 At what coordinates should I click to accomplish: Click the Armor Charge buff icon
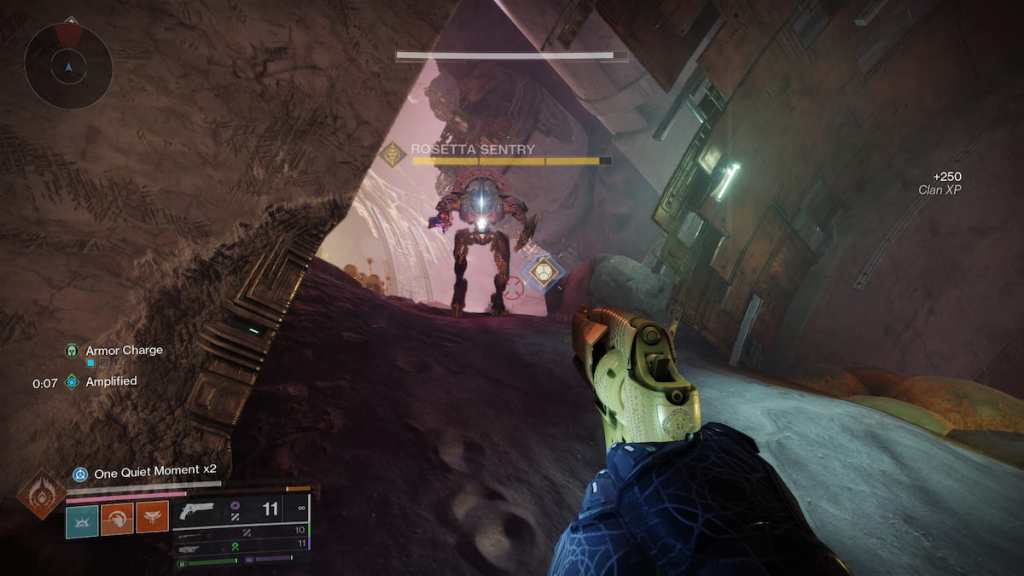click(x=72, y=351)
